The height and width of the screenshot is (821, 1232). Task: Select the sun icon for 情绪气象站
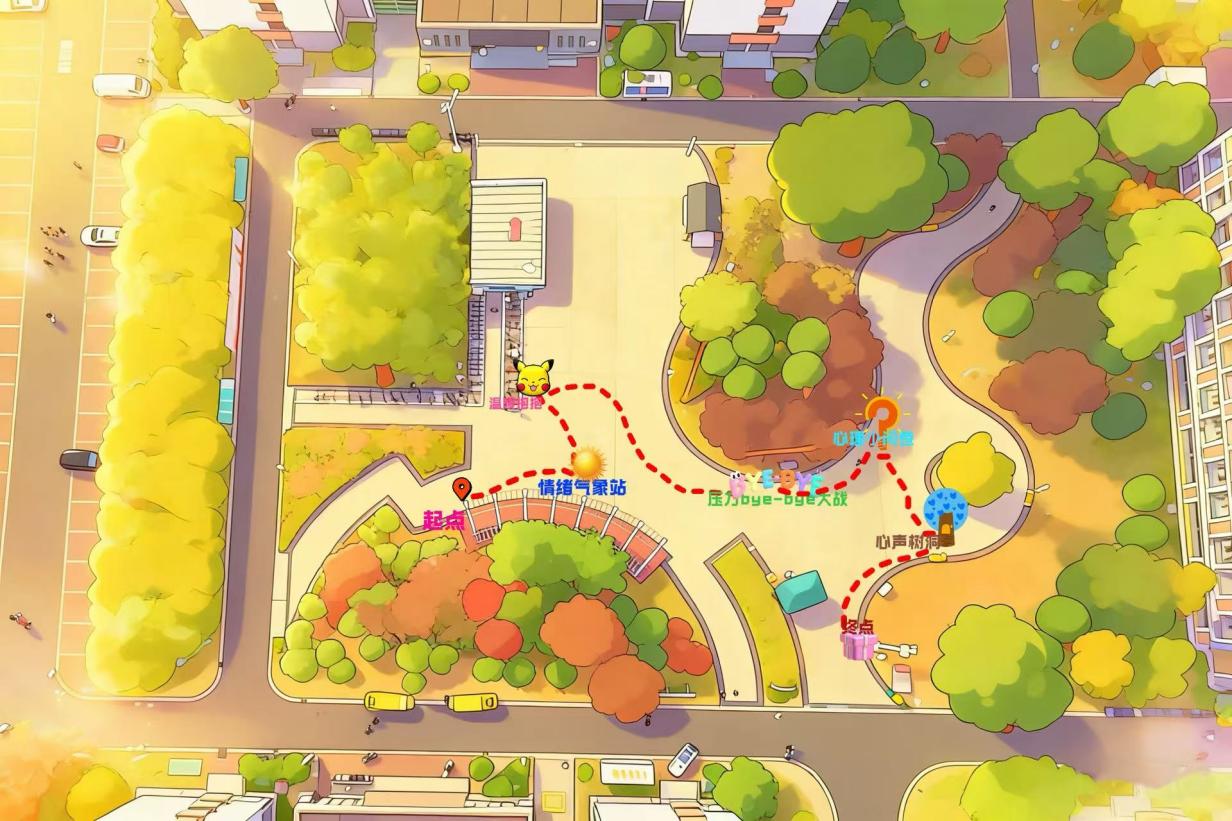(x=587, y=462)
